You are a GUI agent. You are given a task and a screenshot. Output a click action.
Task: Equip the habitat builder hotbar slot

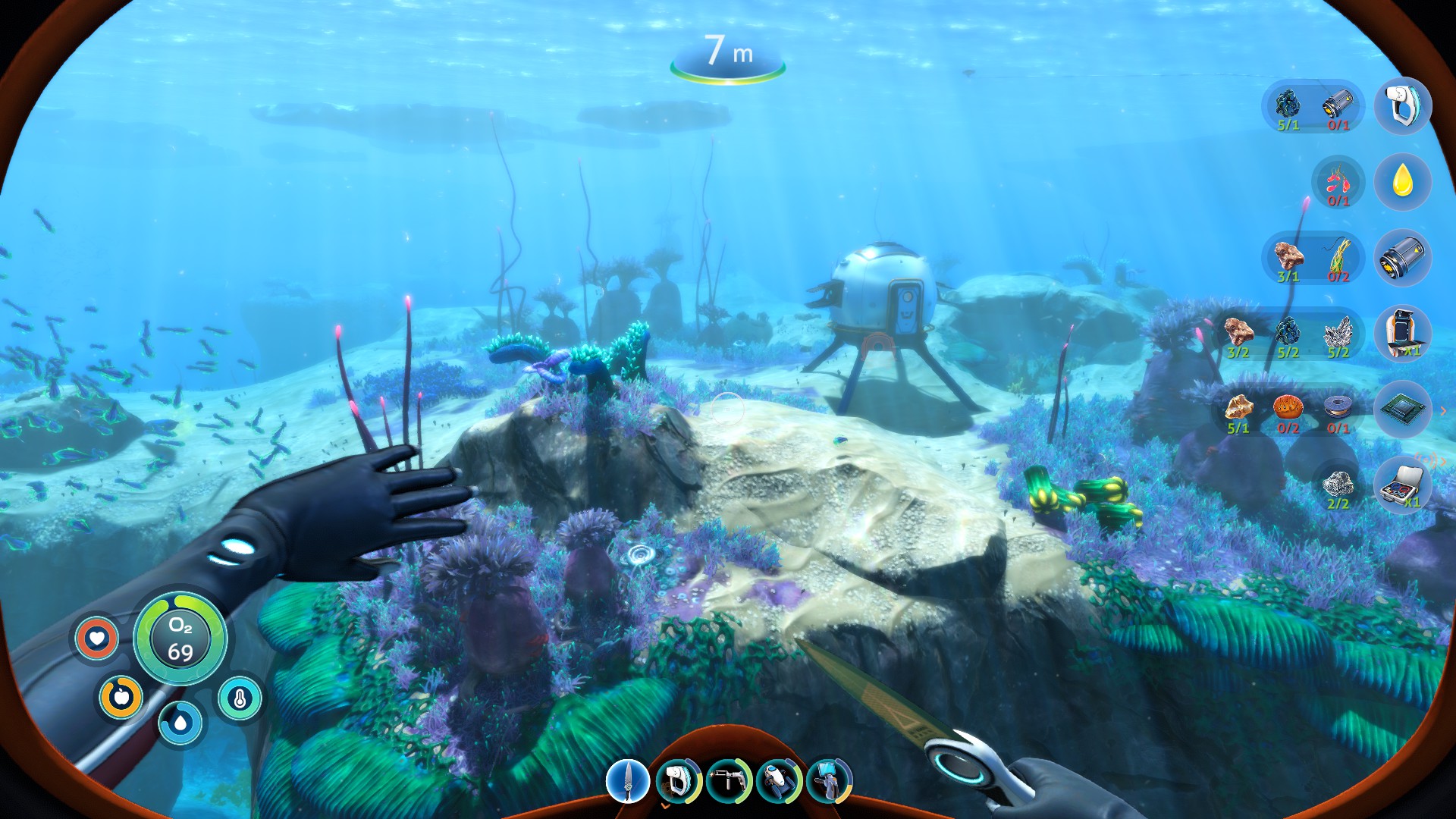829,781
